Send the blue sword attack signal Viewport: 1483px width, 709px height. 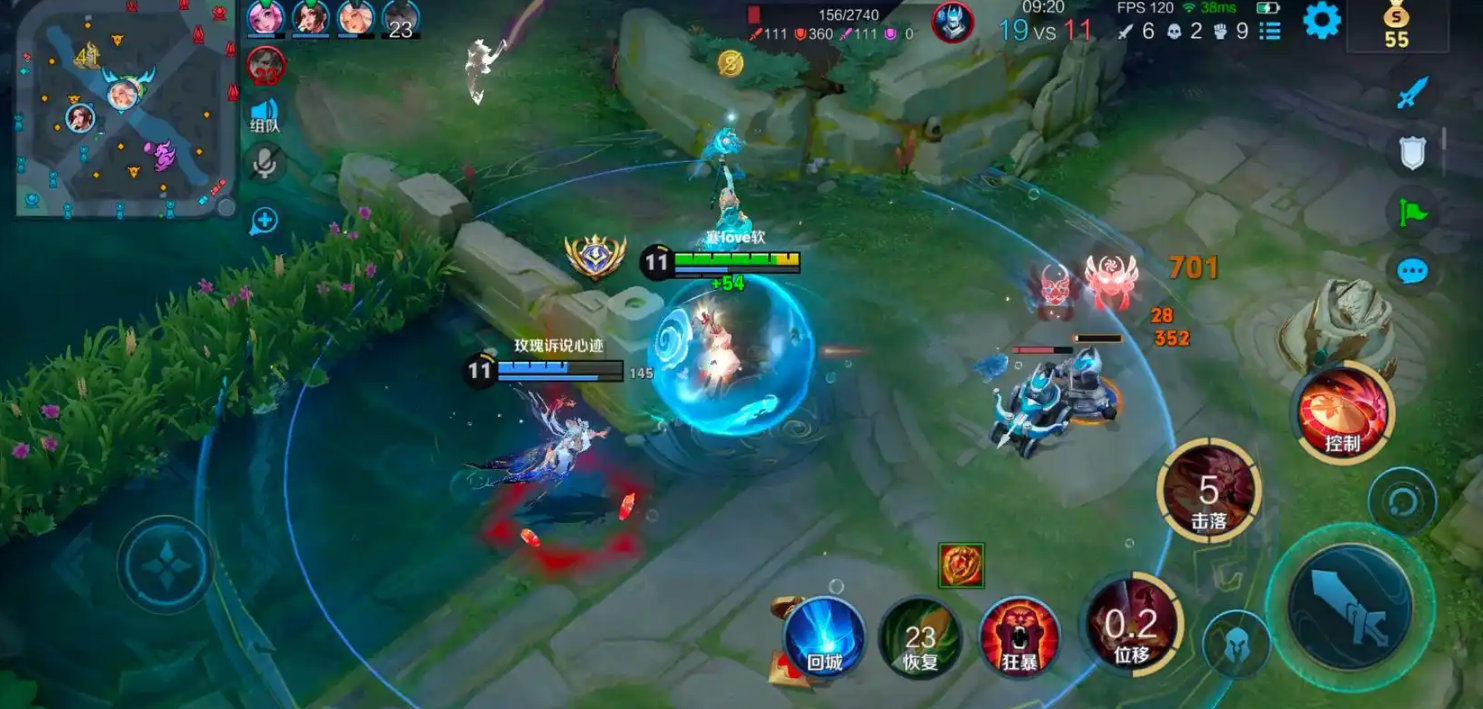point(1412,93)
